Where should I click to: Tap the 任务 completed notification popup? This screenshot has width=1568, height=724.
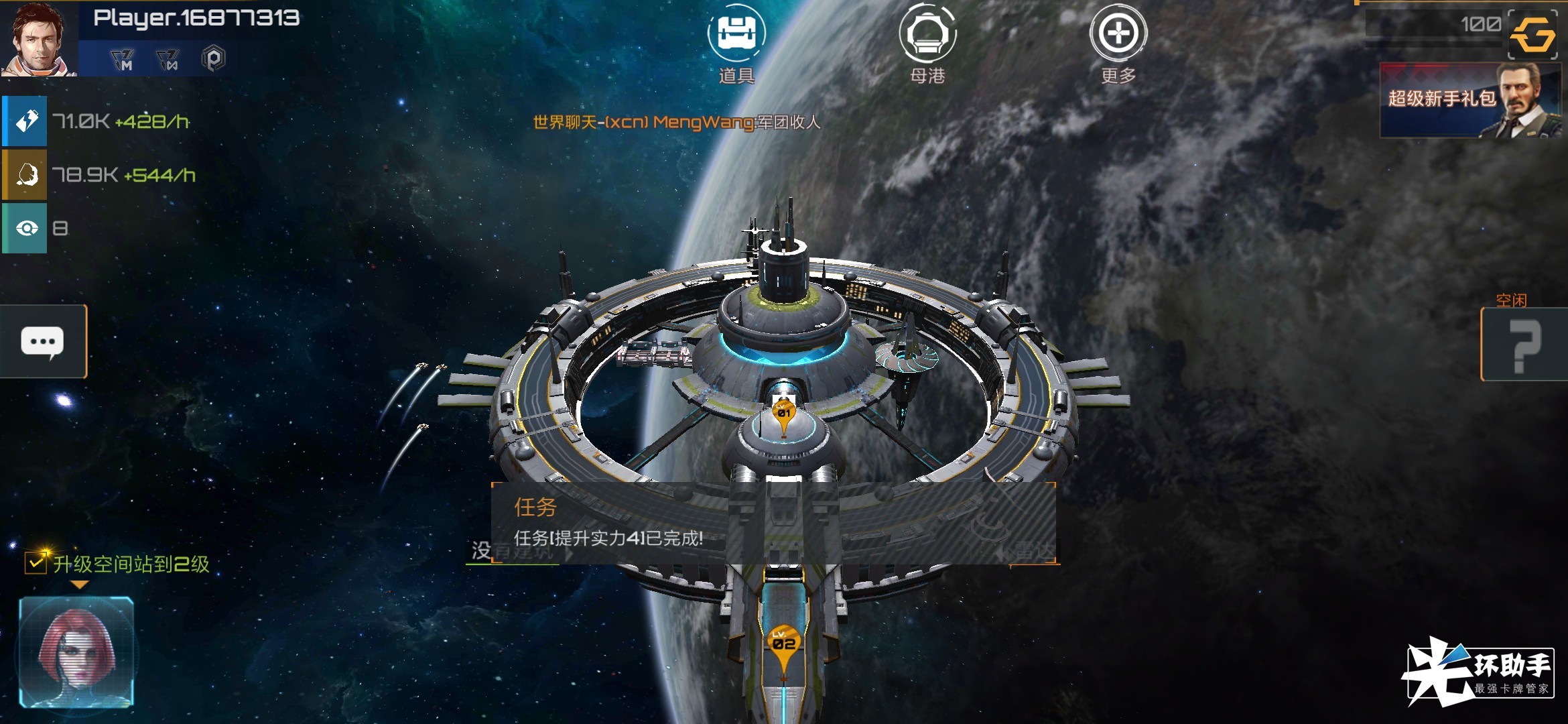[773, 523]
